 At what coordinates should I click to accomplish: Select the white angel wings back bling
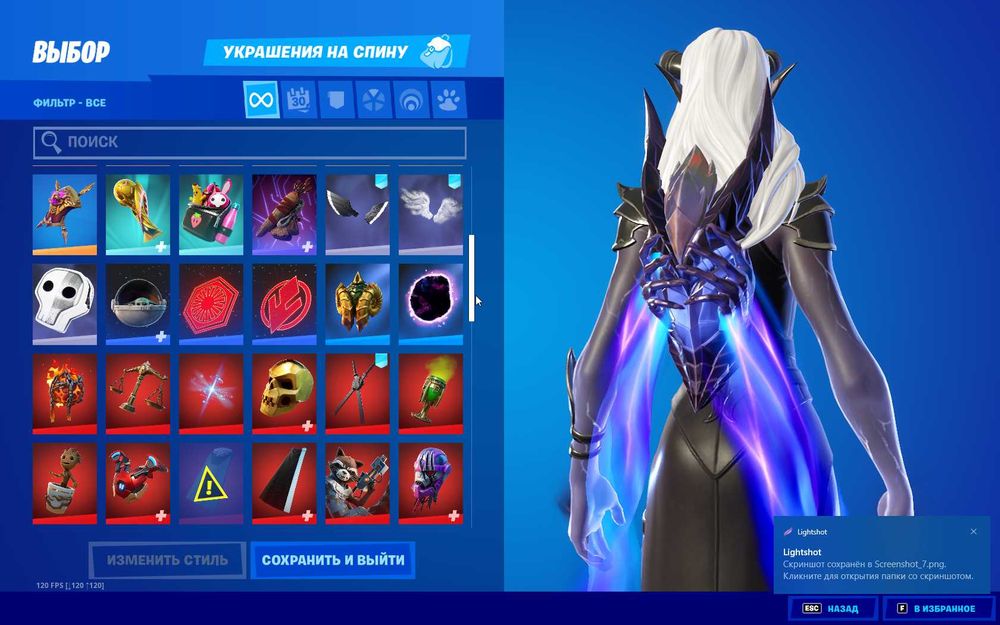(430, 214)
